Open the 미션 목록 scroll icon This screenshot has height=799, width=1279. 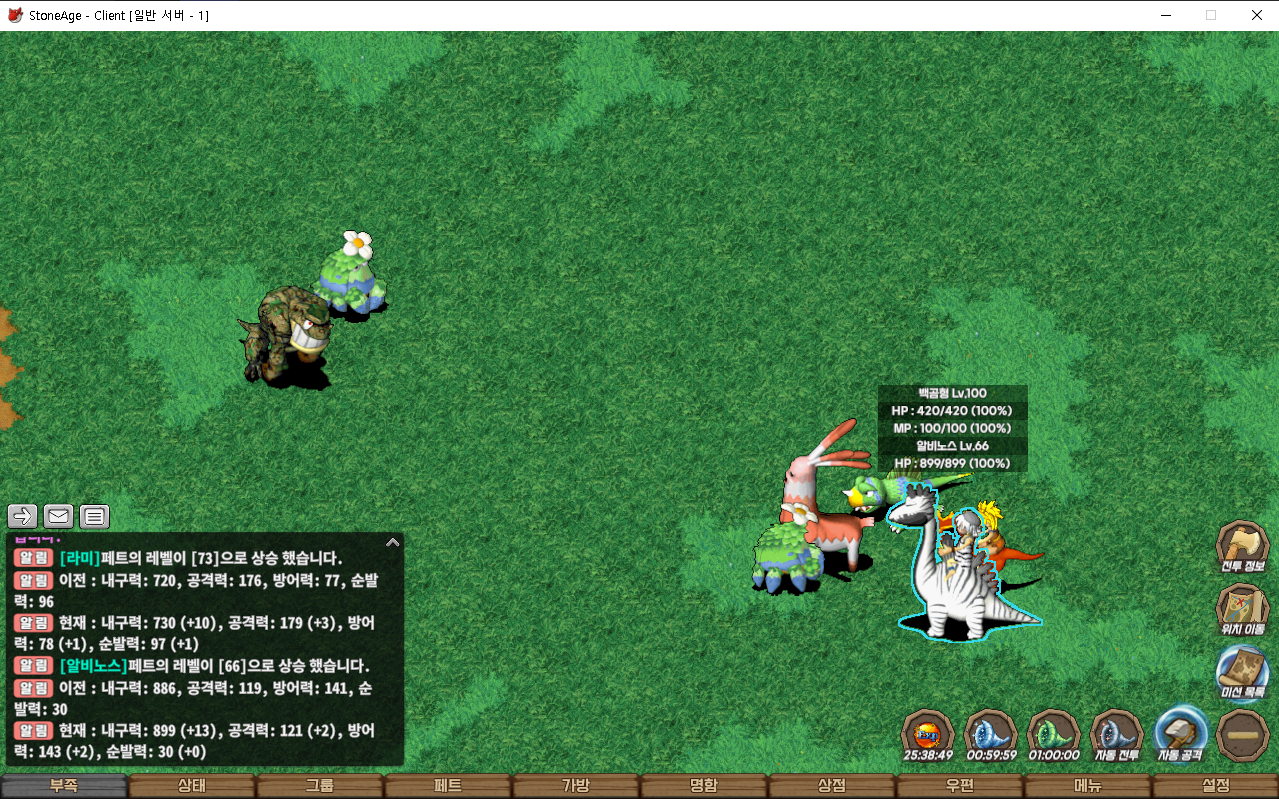click(1242, 671)
